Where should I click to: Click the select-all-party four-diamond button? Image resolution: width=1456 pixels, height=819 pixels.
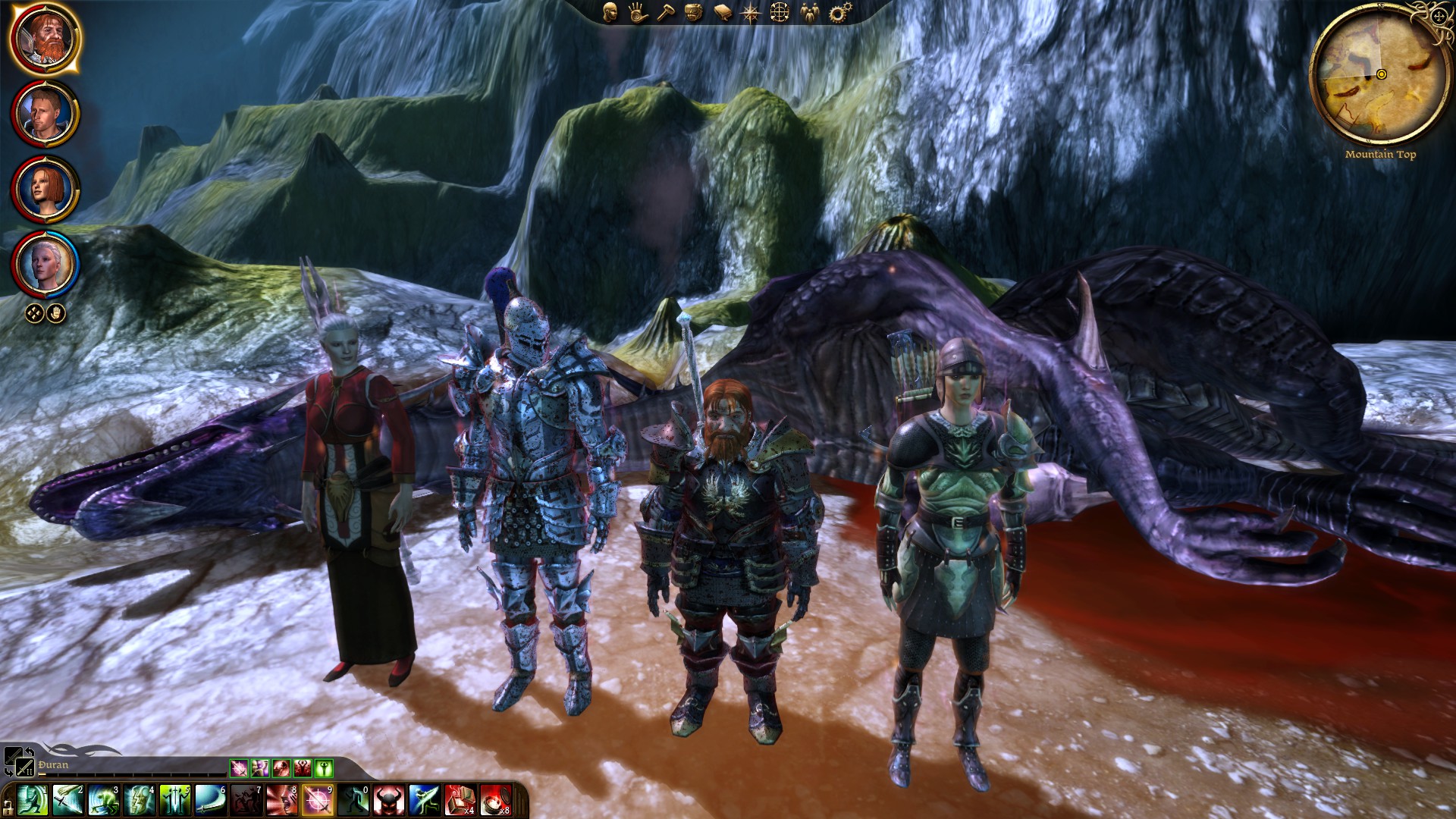click(x=34, y=312)
